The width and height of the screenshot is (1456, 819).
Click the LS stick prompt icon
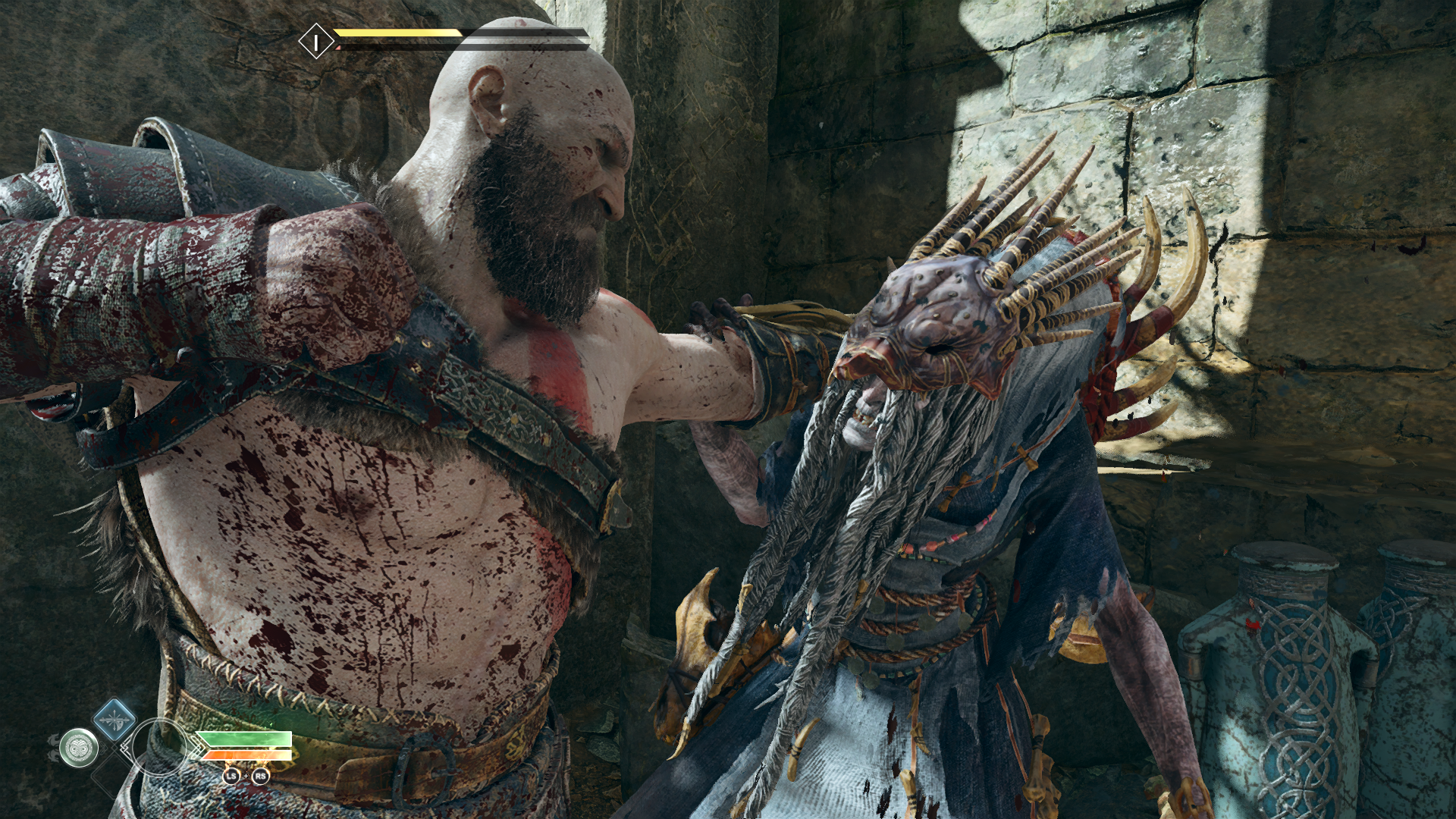click(x=232, y=777)
